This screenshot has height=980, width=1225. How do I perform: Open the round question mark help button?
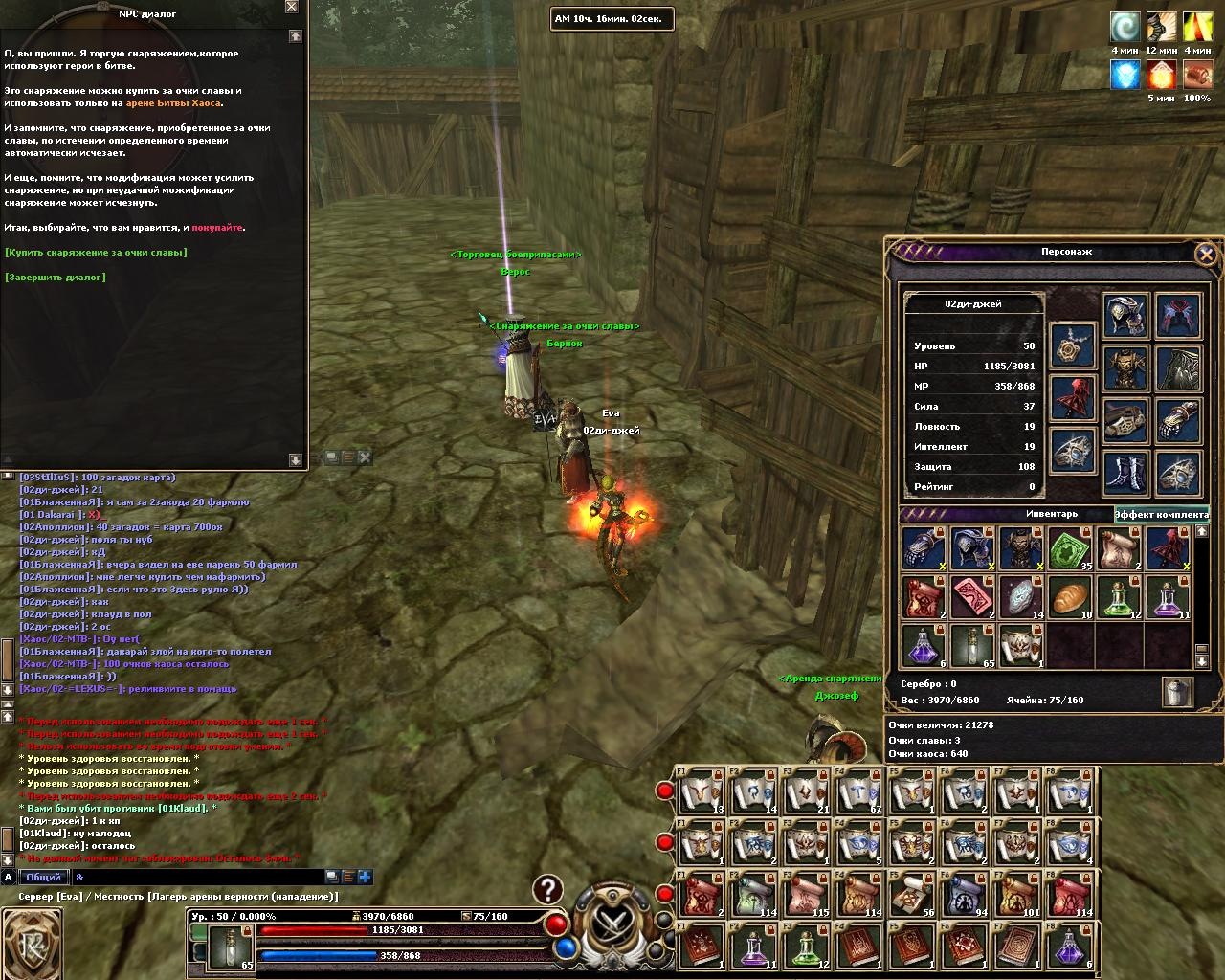(547, 889)
